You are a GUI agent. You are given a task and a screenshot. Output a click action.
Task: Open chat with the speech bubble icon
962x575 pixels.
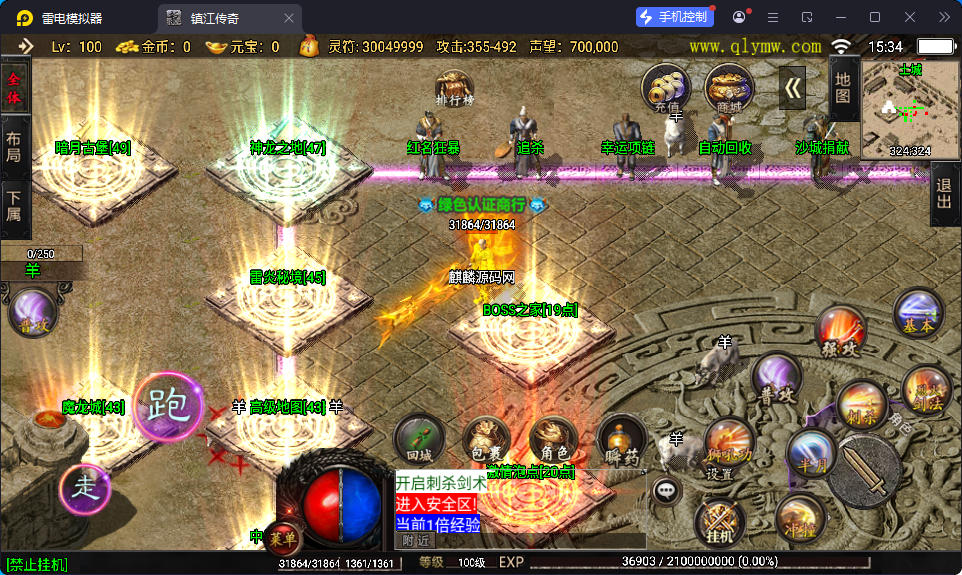click(x=666, y=490)
